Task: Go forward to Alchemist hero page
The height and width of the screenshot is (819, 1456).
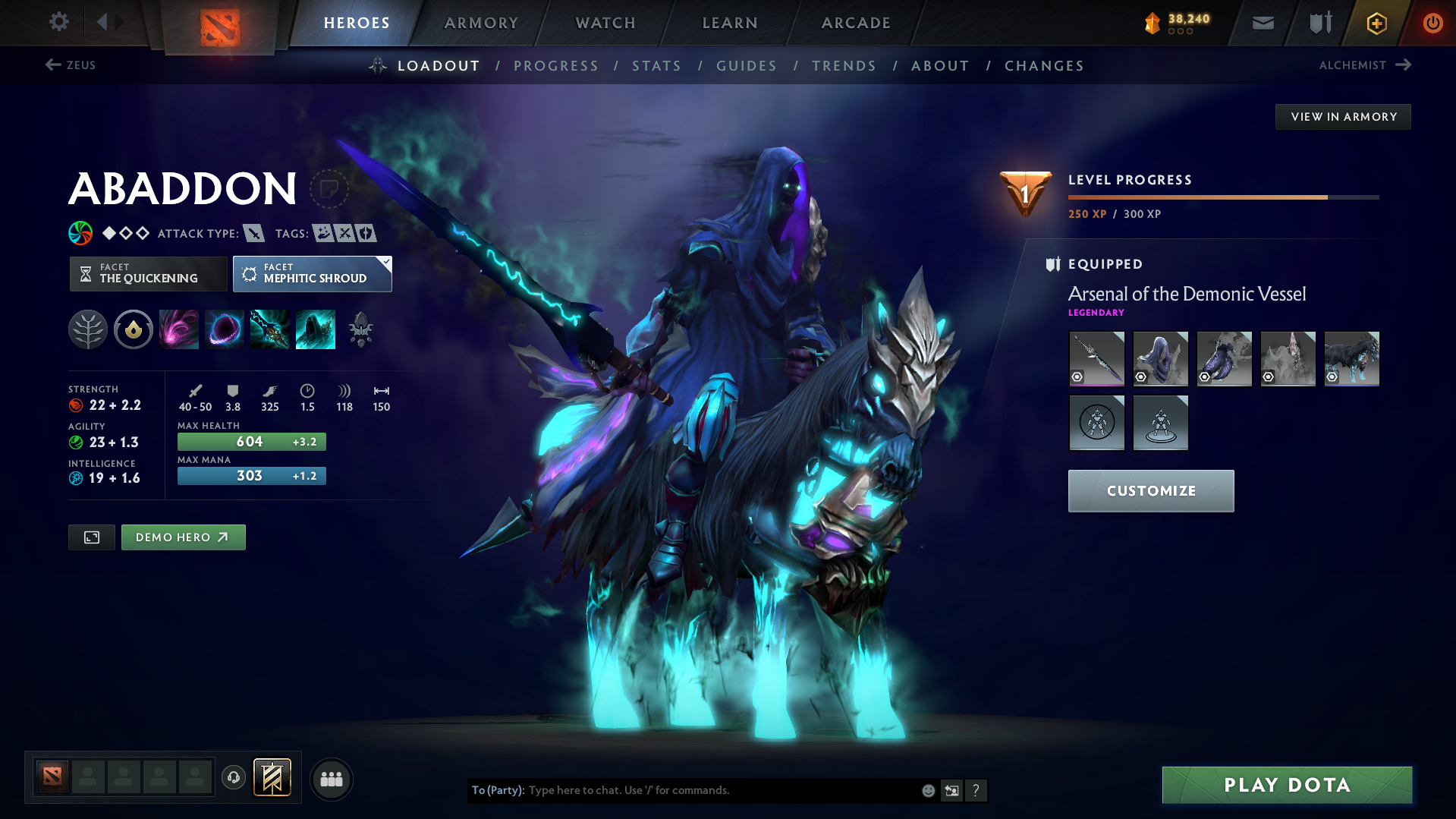Action: [x=1366, y=65]
